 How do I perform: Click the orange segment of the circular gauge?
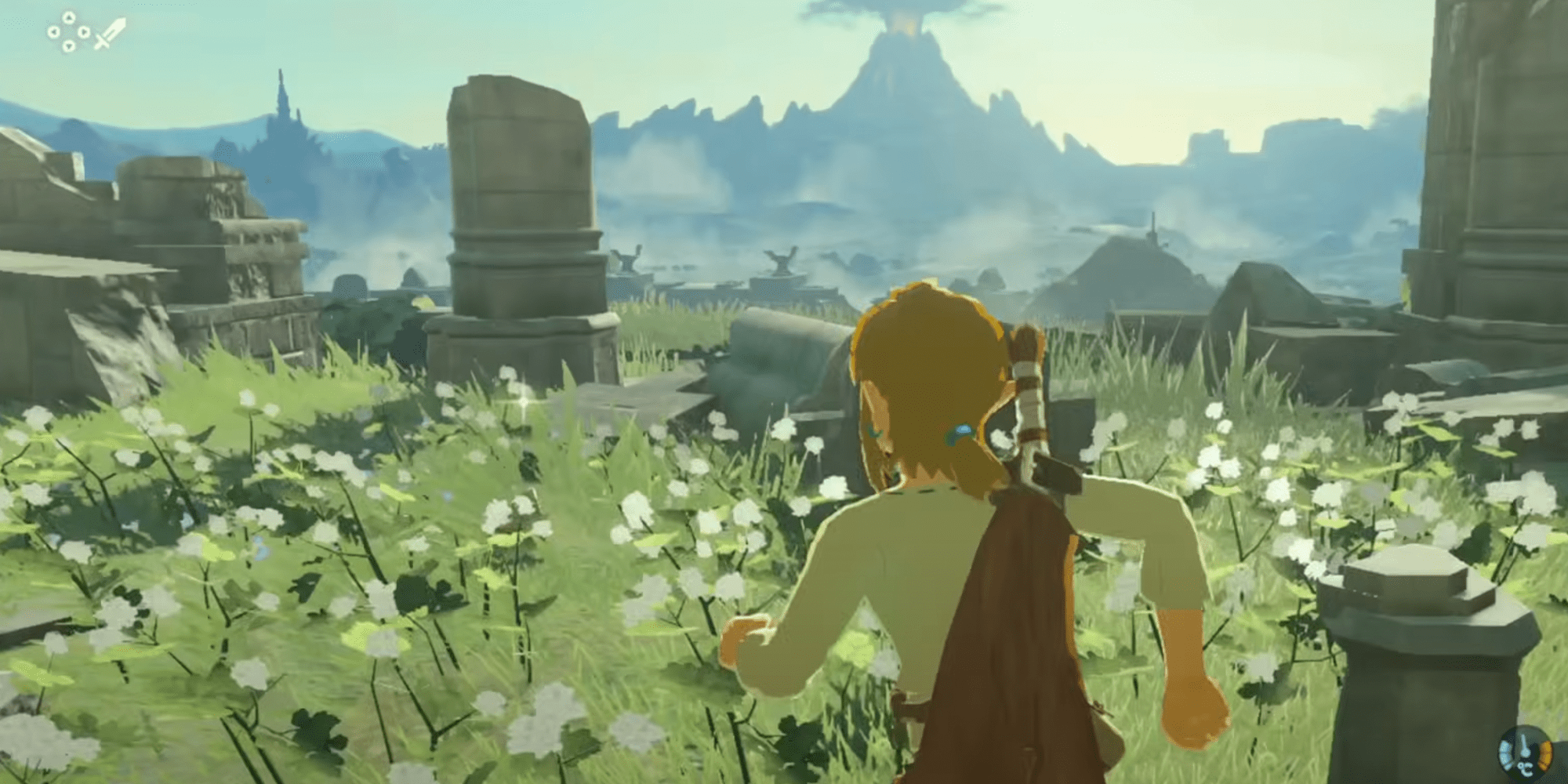1546,755
